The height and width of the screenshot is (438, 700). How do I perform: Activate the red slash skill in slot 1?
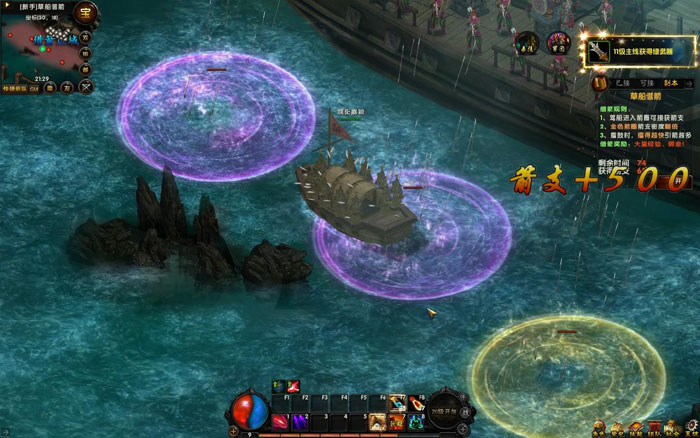[x=280, y=421]
